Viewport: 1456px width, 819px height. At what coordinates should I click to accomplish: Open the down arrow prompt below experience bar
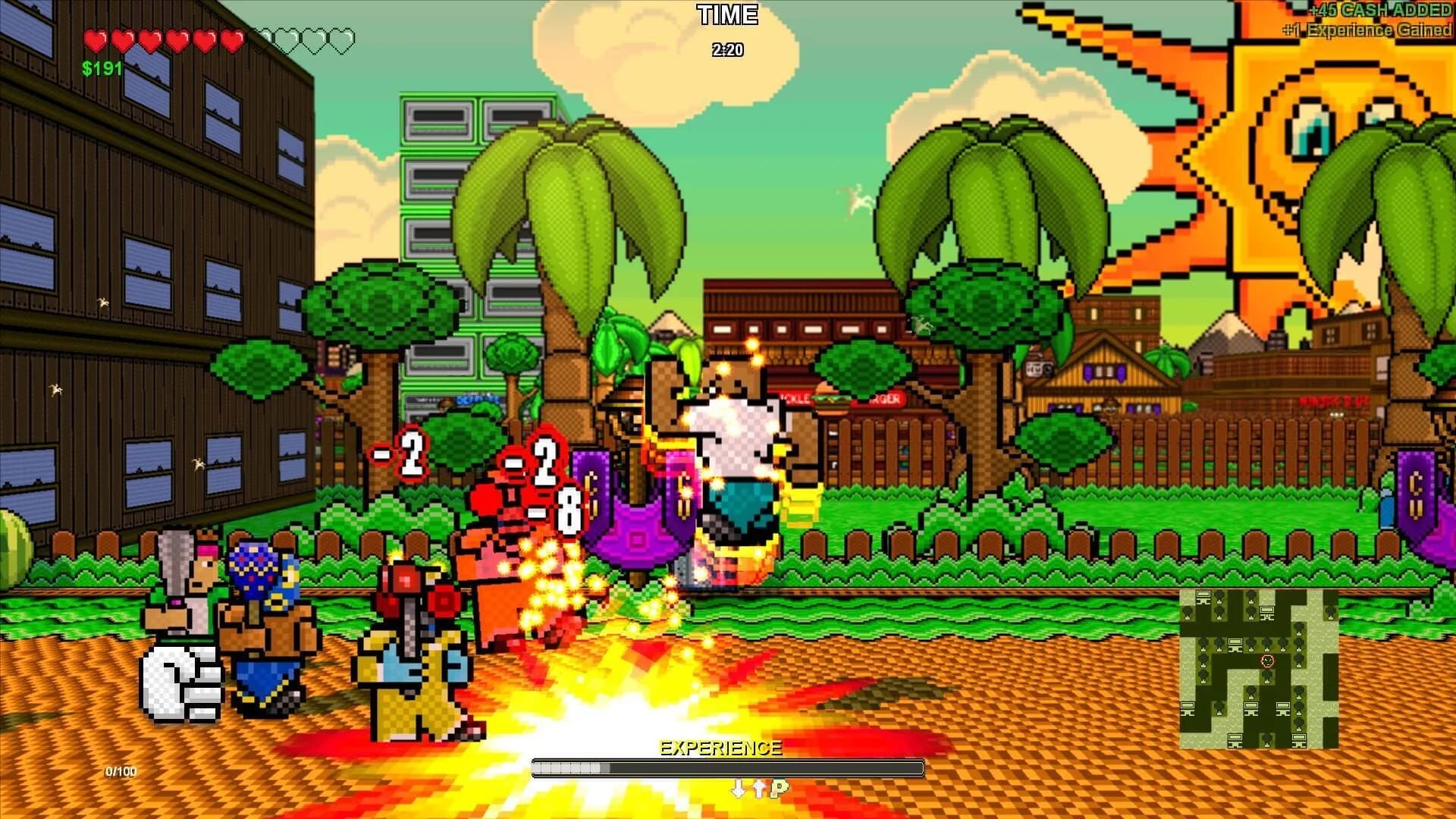(x=738, y=789)
